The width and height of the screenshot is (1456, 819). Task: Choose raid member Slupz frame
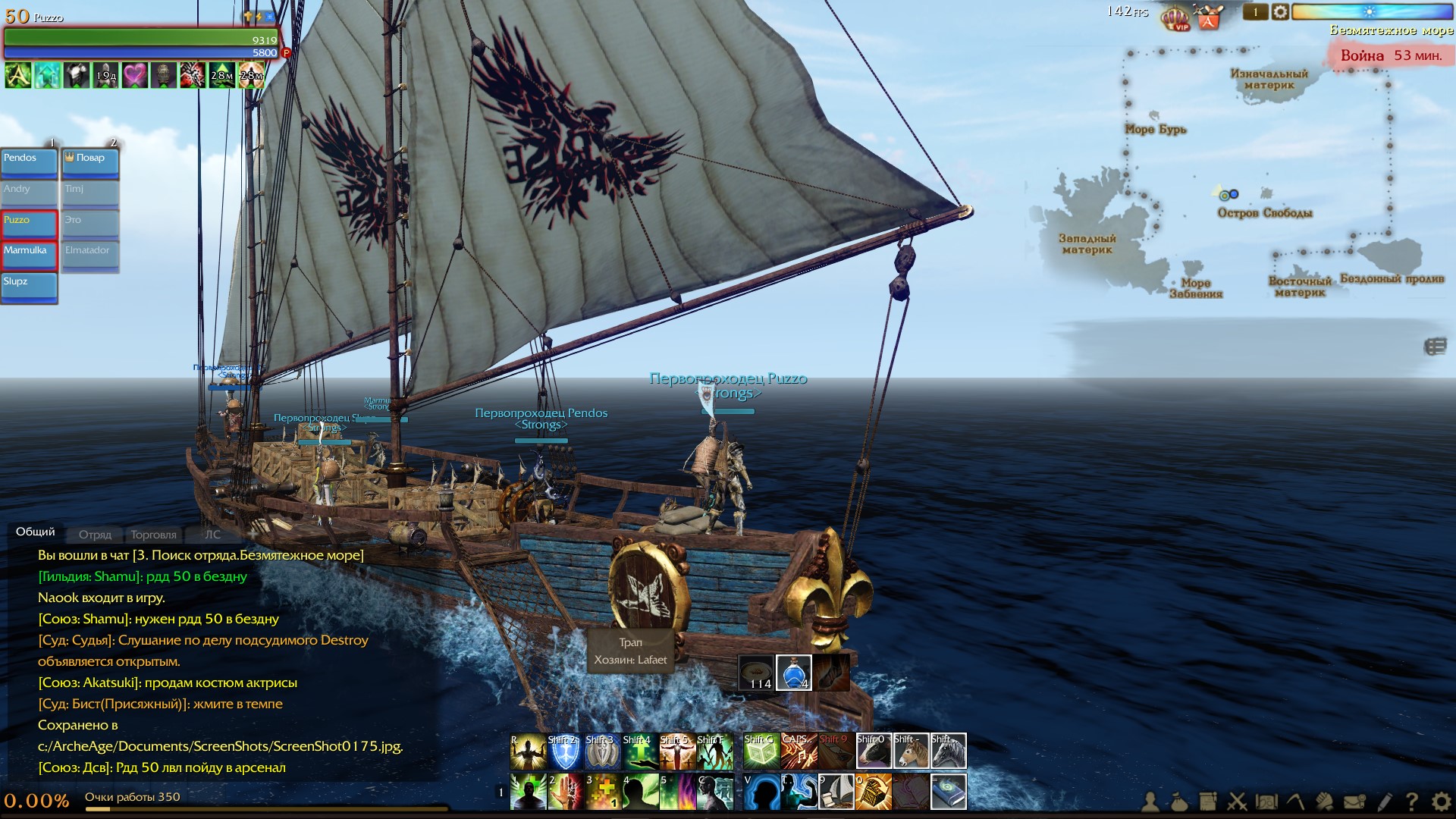[30, 286]
